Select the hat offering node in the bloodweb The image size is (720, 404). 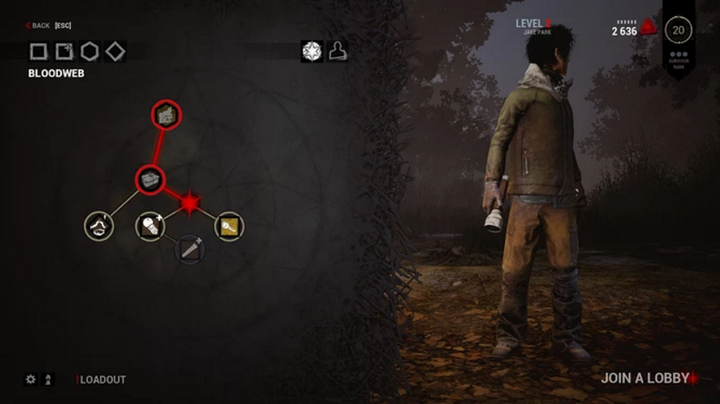click(x=98, y=226)
